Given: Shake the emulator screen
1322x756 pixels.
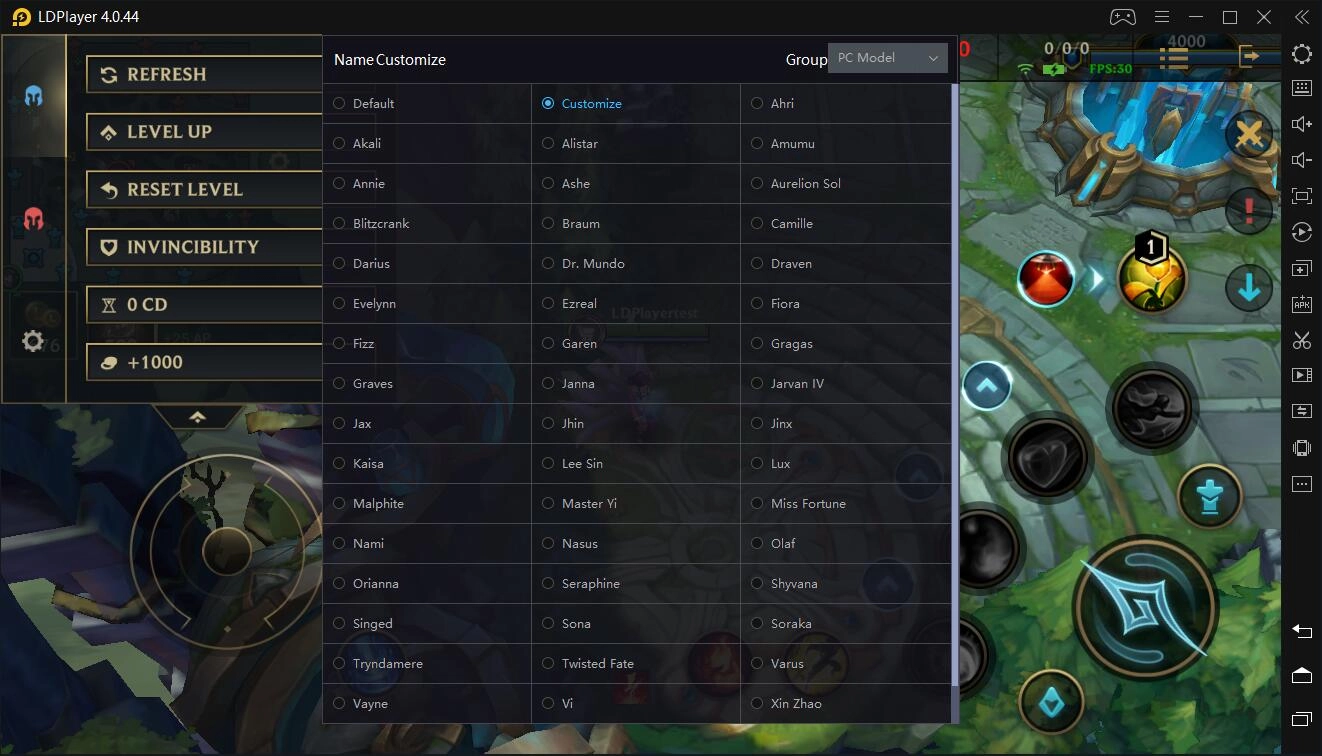Looking at the screenshot, I should pyautogui.click(x=1301, y=447).
